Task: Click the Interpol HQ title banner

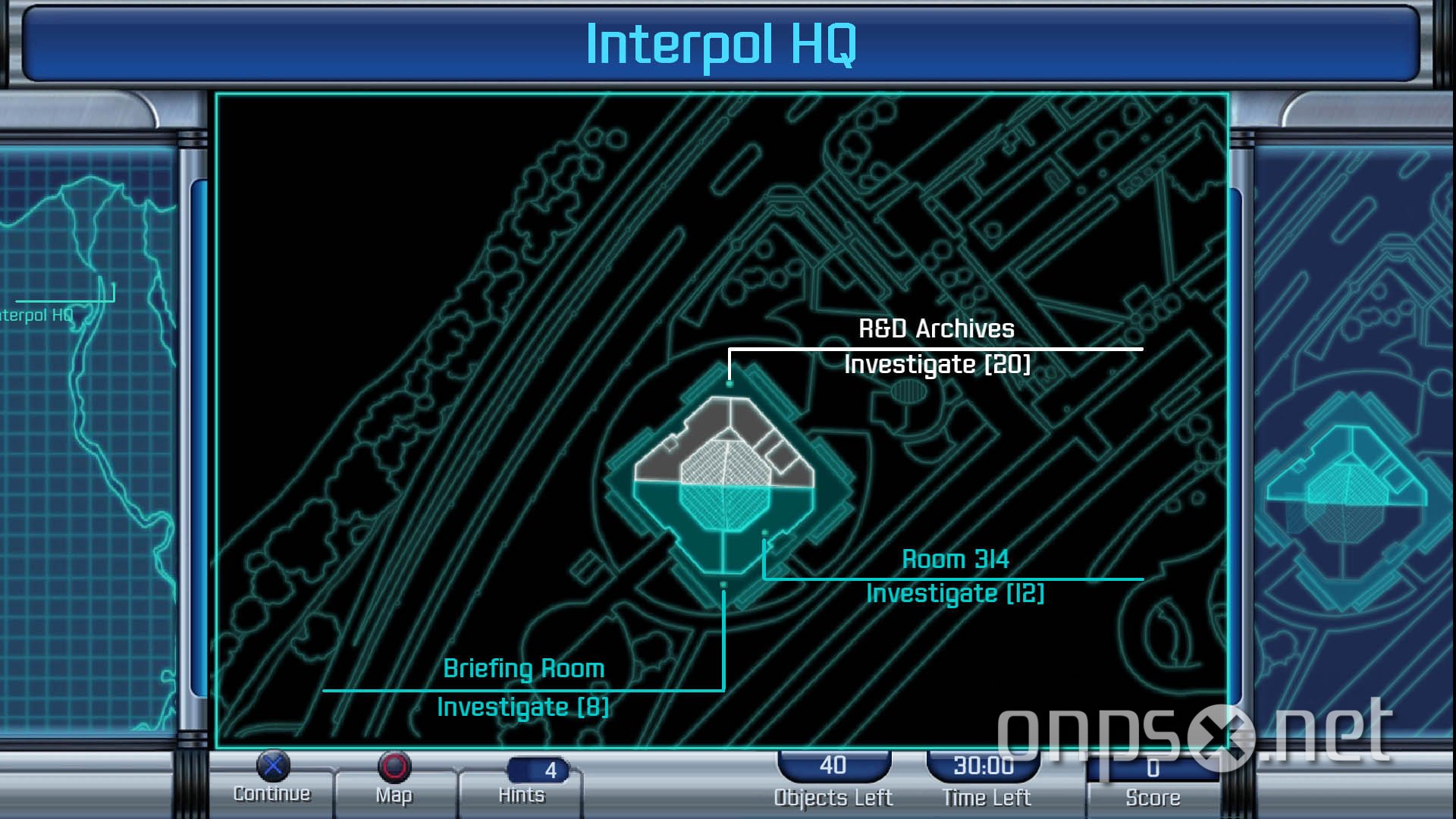Action: (x=724, y=47)
